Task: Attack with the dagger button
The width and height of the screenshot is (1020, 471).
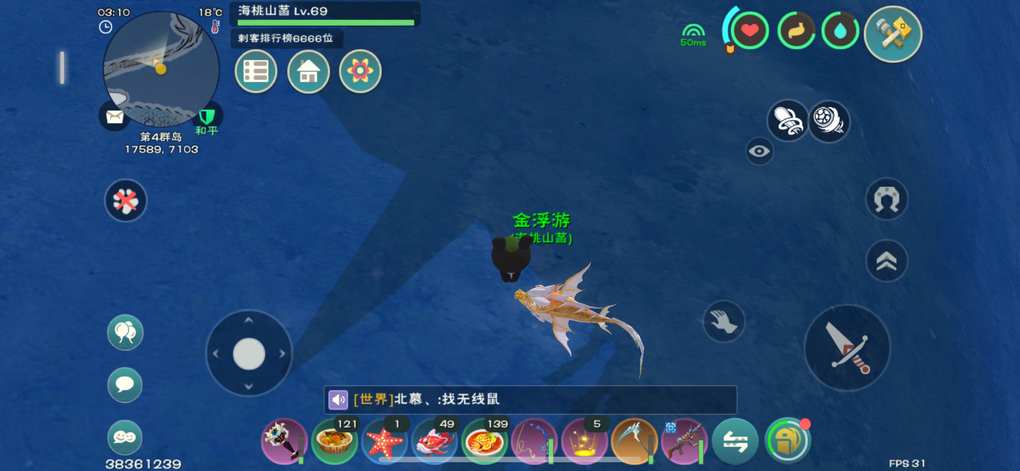Action: (x=847, y=347)
